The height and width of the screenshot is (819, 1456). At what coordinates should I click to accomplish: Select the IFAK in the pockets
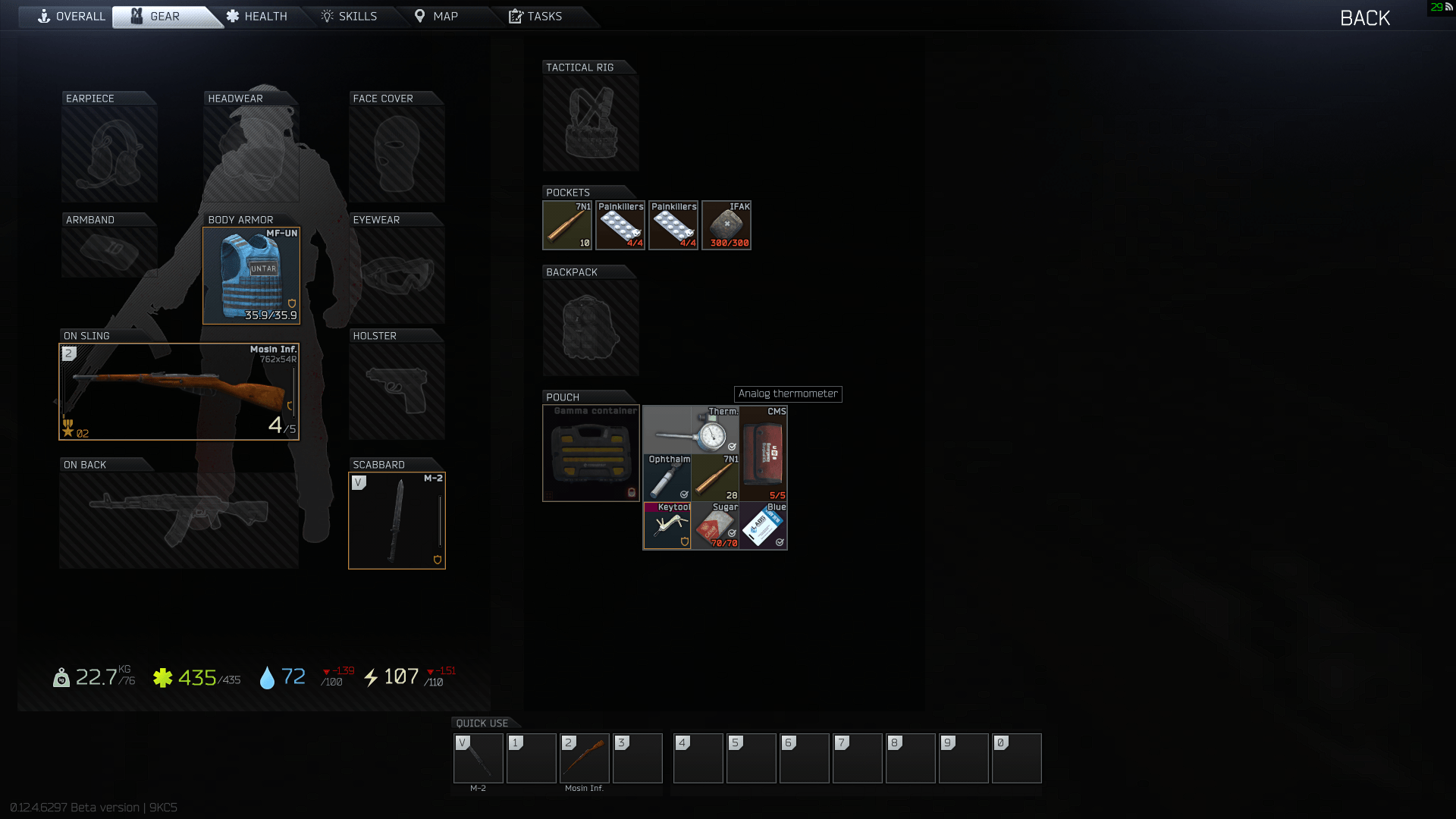point(726,224)
